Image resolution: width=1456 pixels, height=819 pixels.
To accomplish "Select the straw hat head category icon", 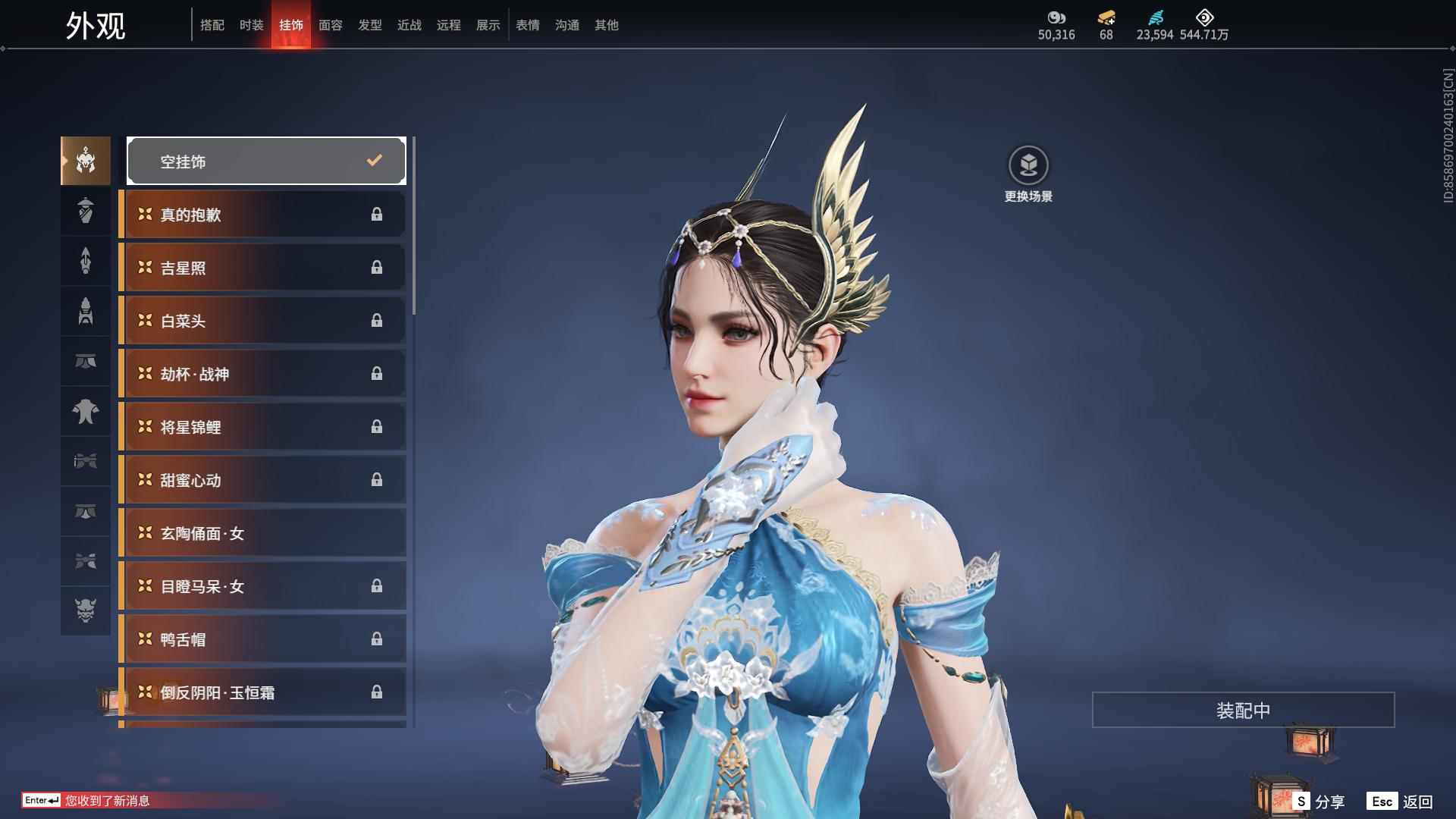I will point(86,211).
